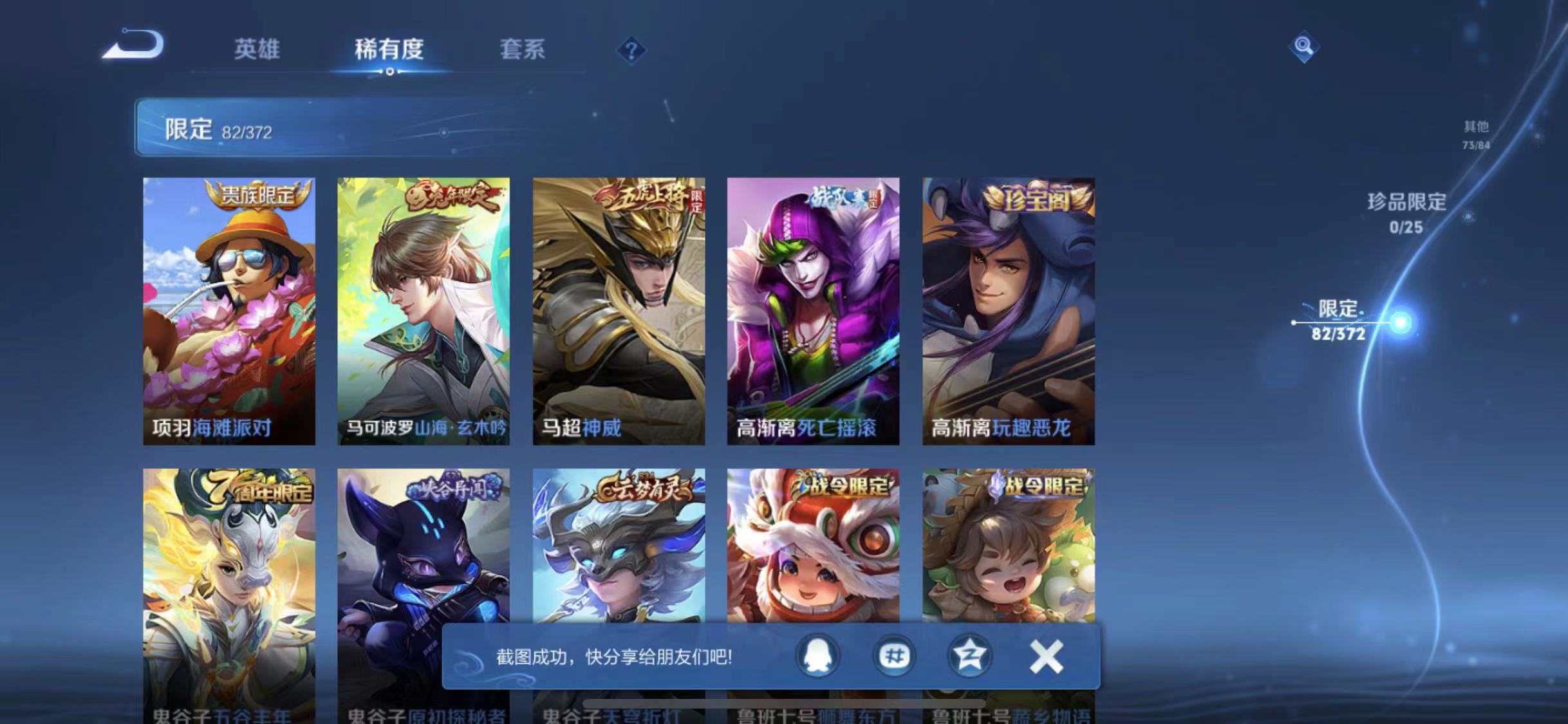Open the 项羽海滩派对 skin

pos(229,309)
